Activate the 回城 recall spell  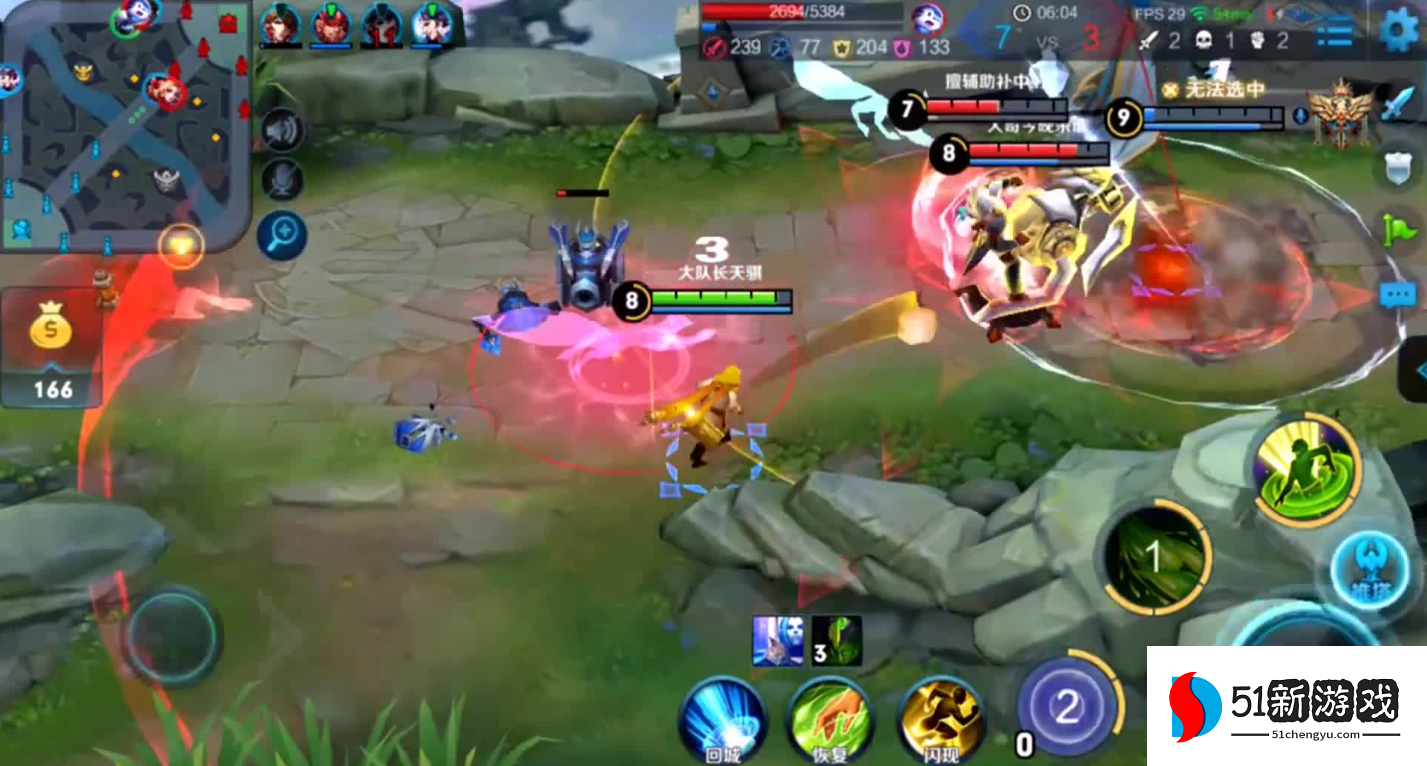click(x=722, y=720)
